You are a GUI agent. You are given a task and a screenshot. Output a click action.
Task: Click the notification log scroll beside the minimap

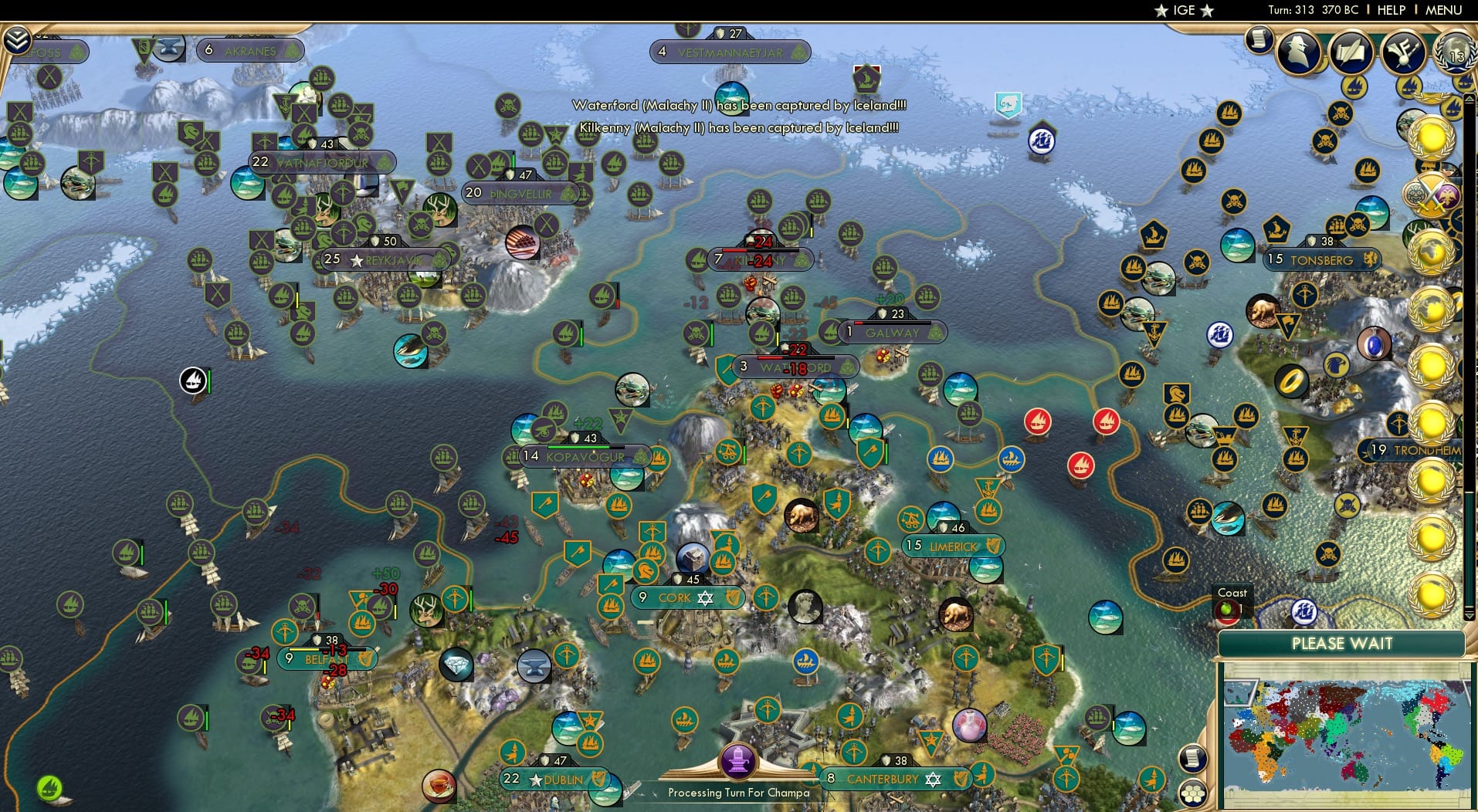tap(1192, 759)
